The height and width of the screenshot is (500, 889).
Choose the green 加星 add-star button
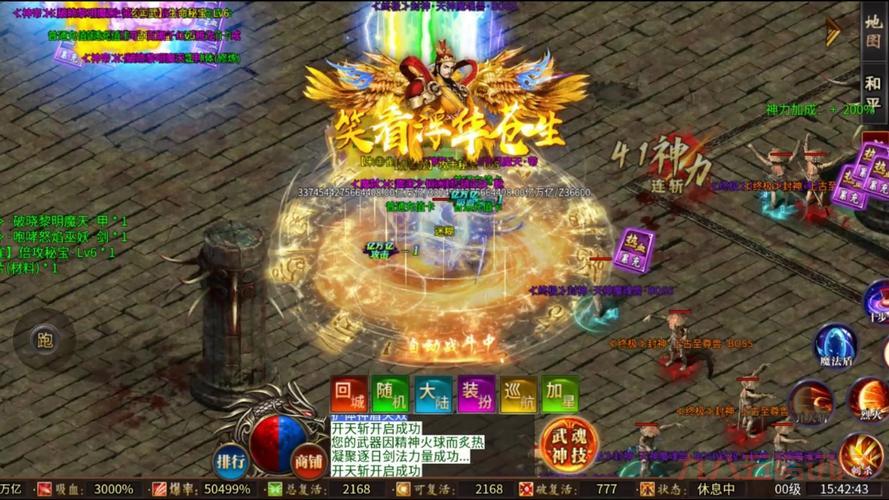tap(560, 394)
